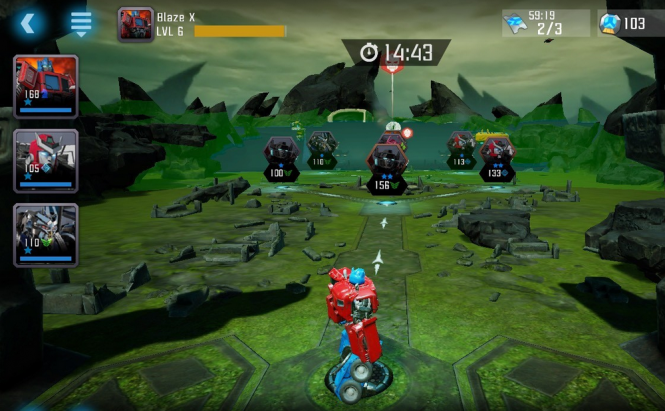Viewport: 665px width, 411px height.
Task: Open the energy ticket counter showing 2/3
Action: [x=545, y=23]
